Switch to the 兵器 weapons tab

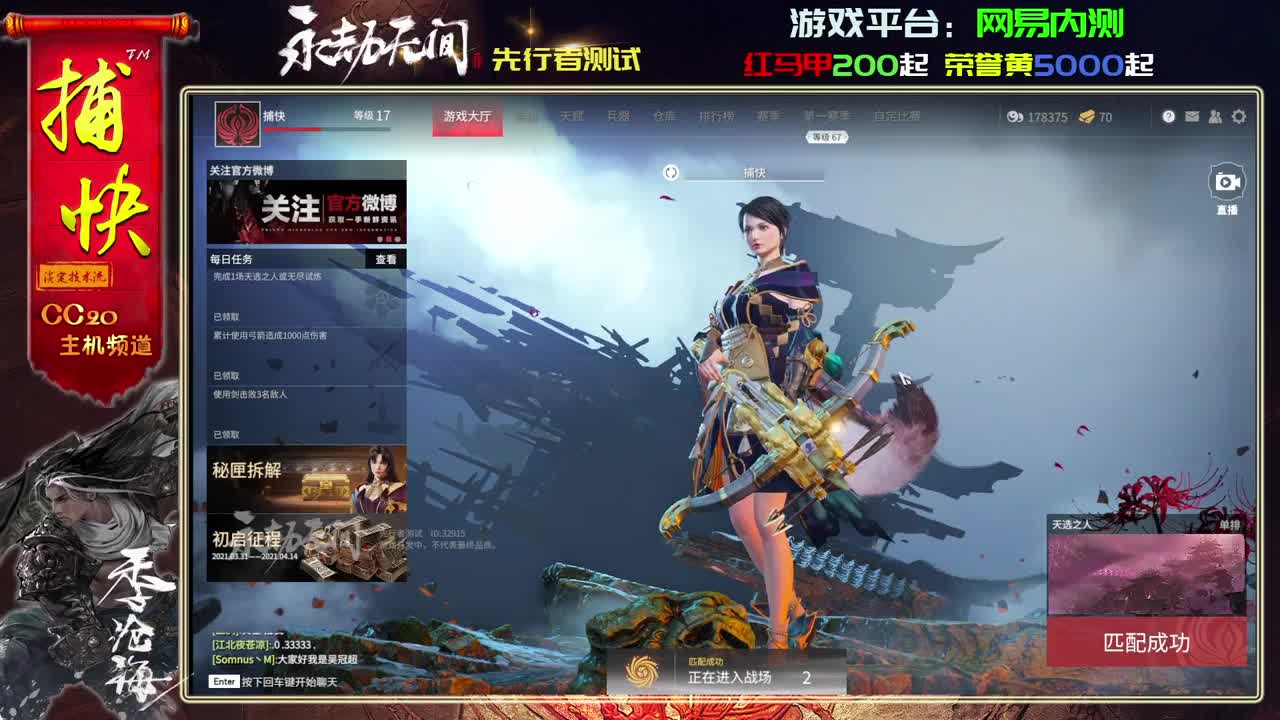pyautogui.click(x=621, y=115)
